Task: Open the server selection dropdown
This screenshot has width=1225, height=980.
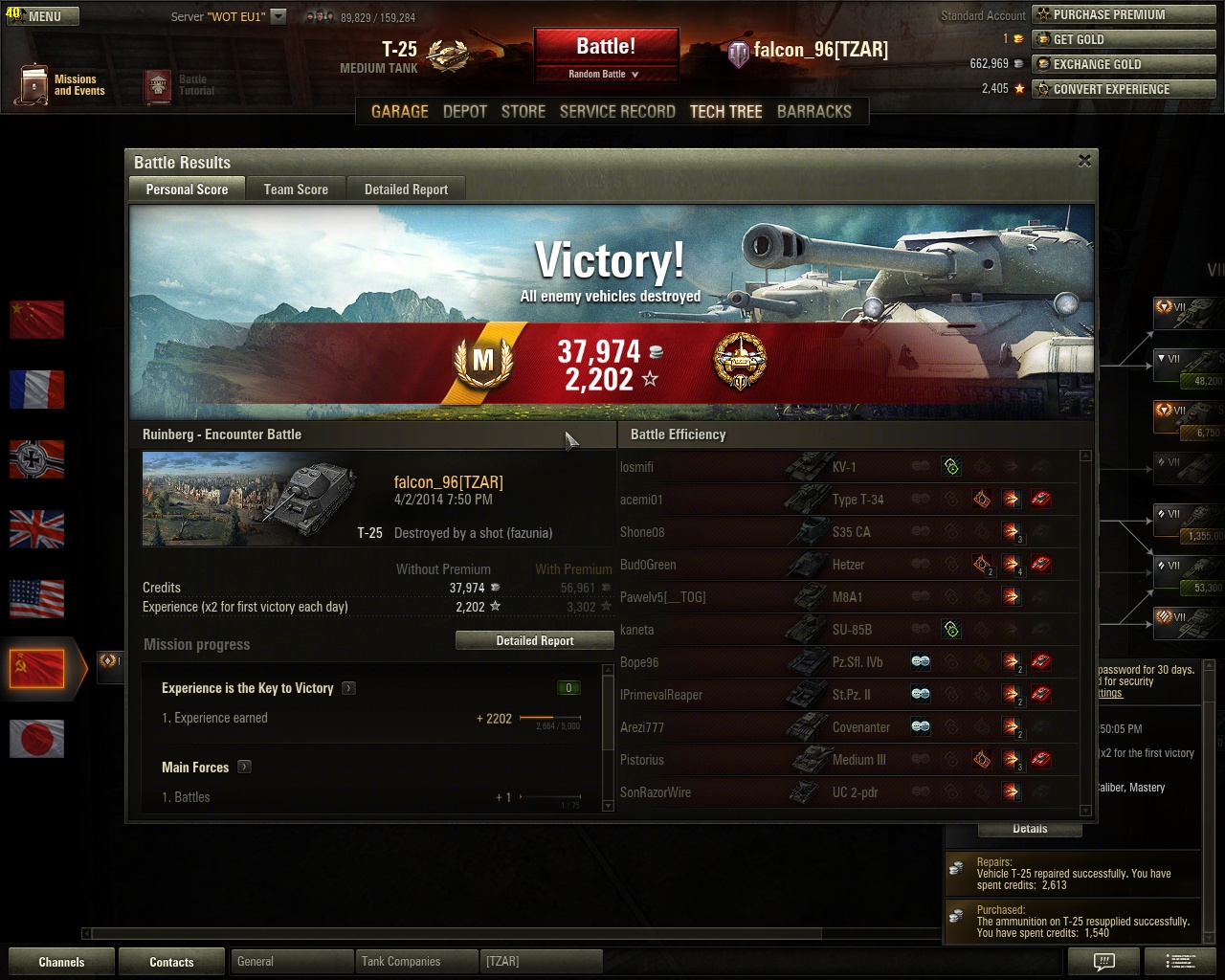Action: coord(278,16)
